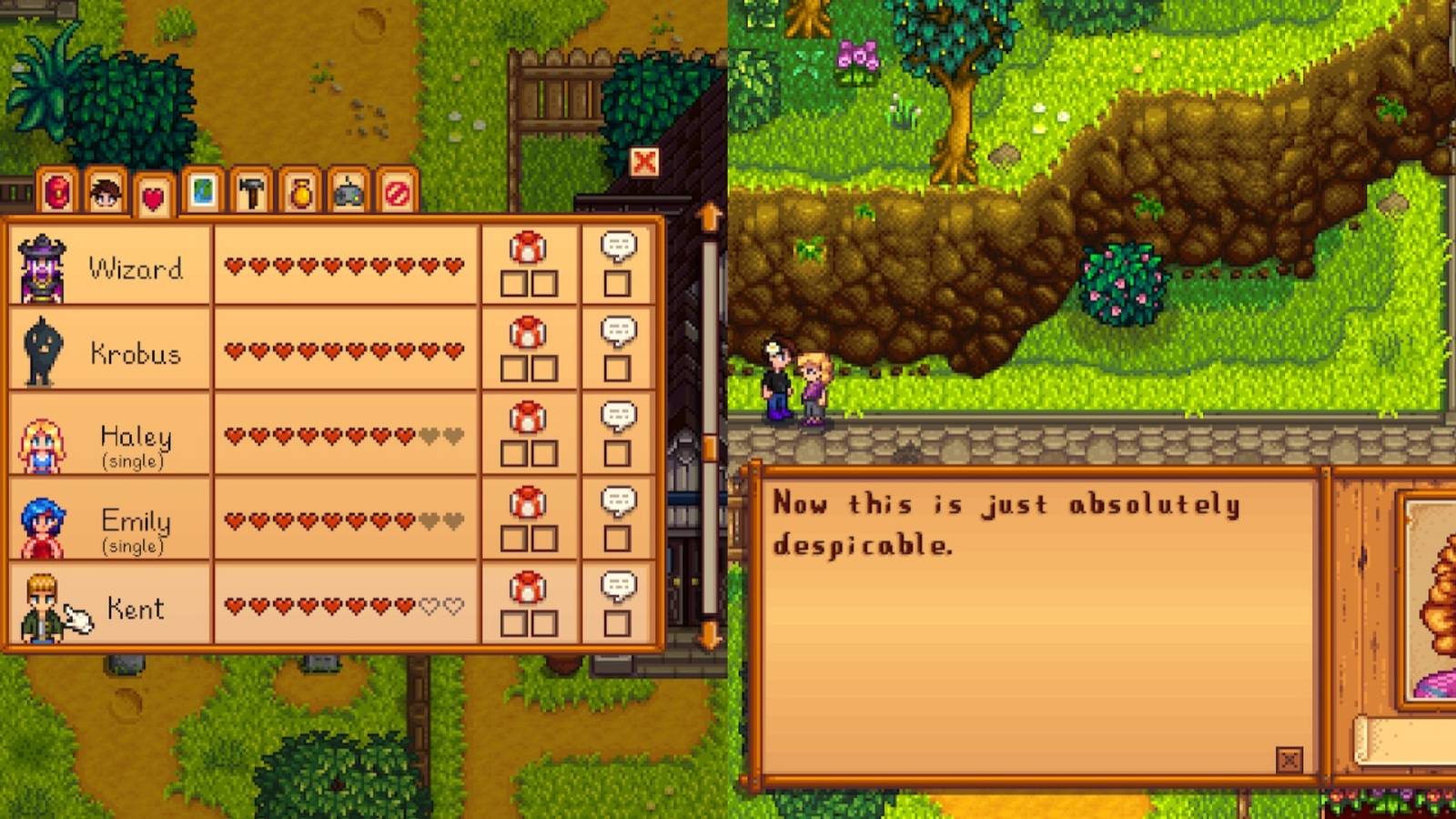Check Emily's second gift checkbox
This screenshot has height=819, width=1456.
(546, 537)
